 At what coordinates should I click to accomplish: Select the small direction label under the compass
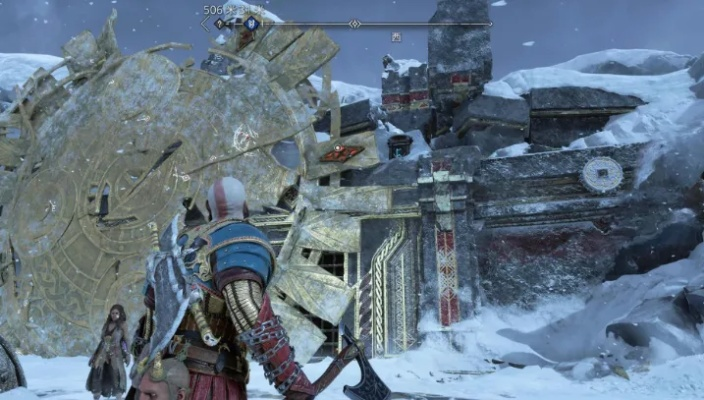[396, 37]
